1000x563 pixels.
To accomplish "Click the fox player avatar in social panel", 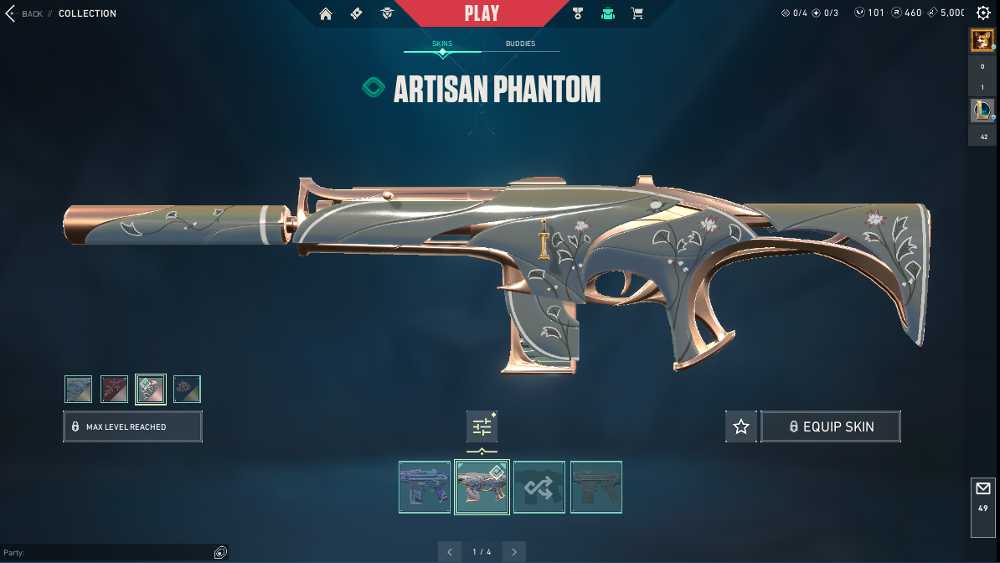I will pyautogui.click(x=981, y=40).
